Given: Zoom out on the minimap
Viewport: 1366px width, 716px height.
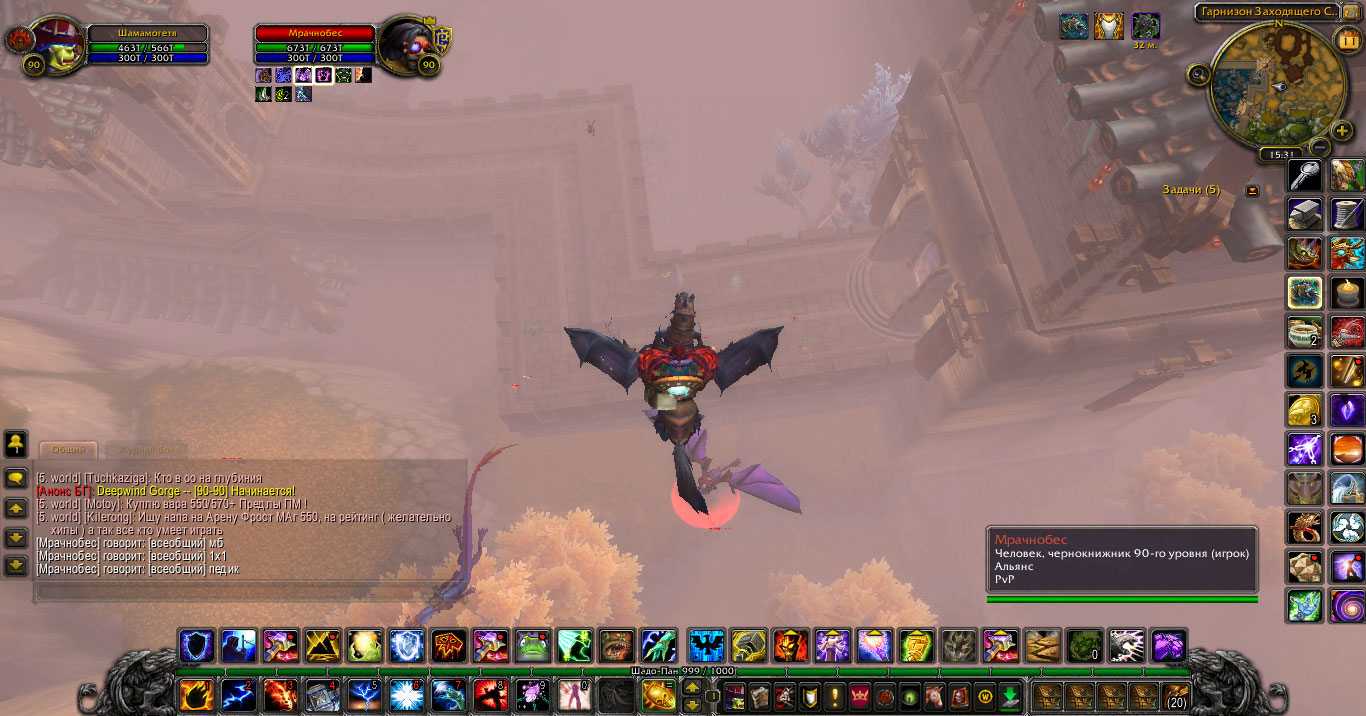Looking at the screenshot, I should pos(1319,146).
